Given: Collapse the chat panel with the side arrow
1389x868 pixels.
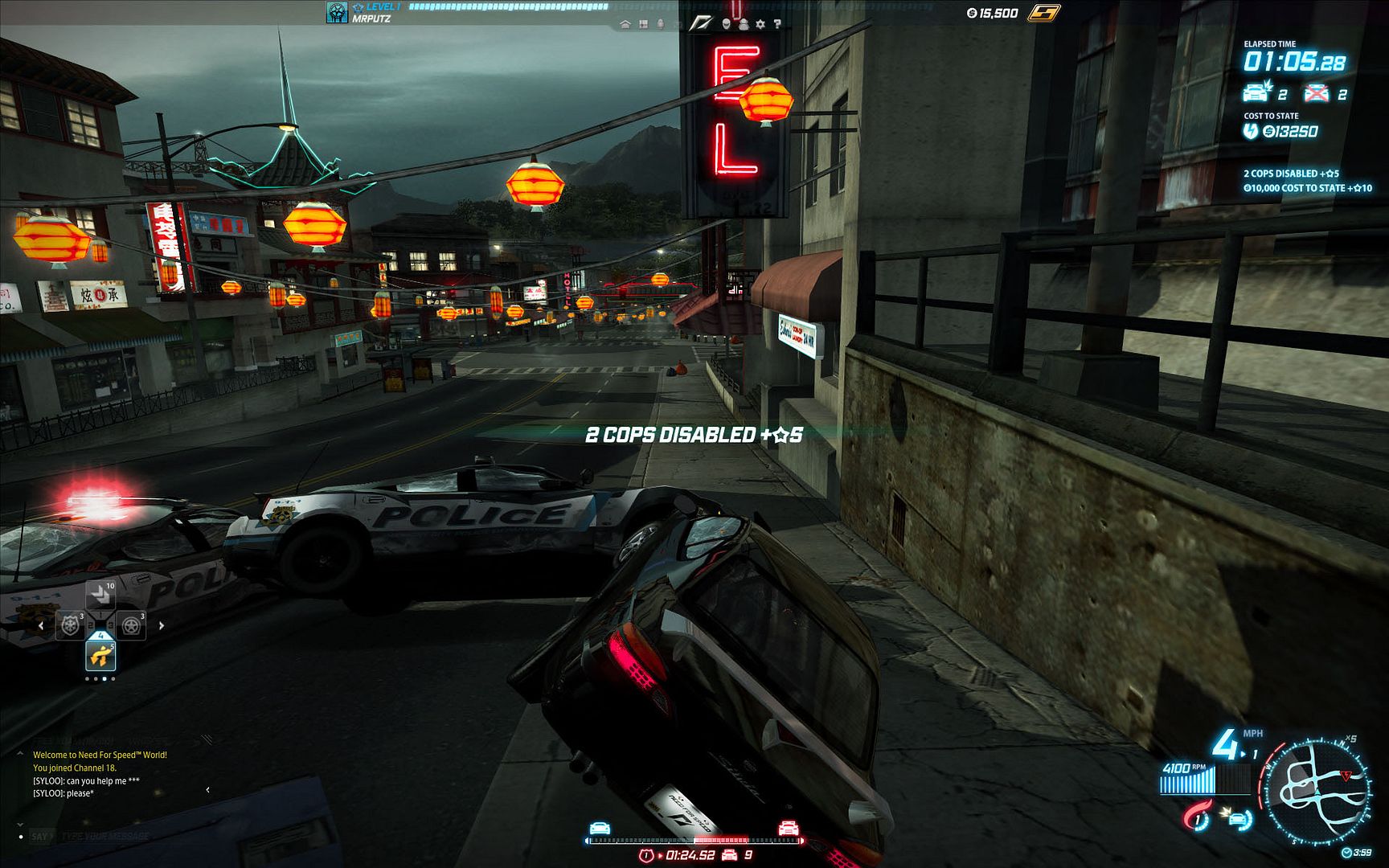Looking at the screenshot, I should pyautogui.click(x=208, y=790).
